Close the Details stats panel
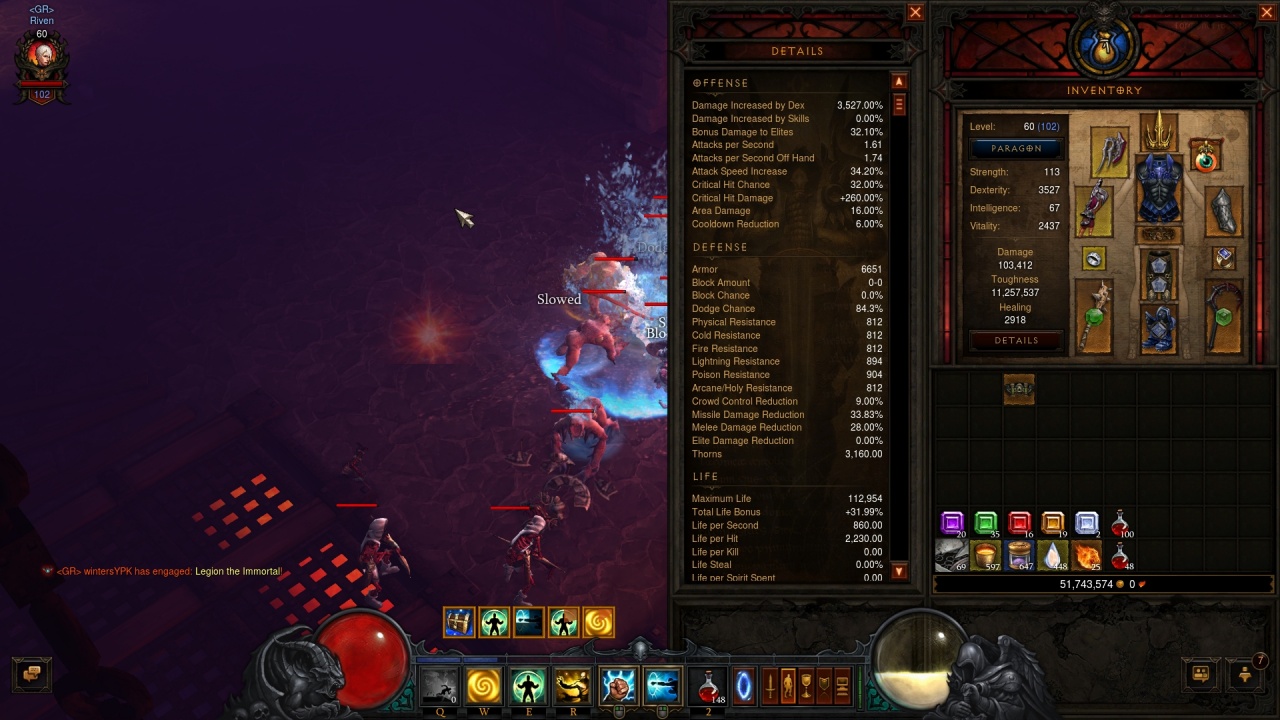The width and height of the screenshot is (1280, 720). tap(915, 13)
